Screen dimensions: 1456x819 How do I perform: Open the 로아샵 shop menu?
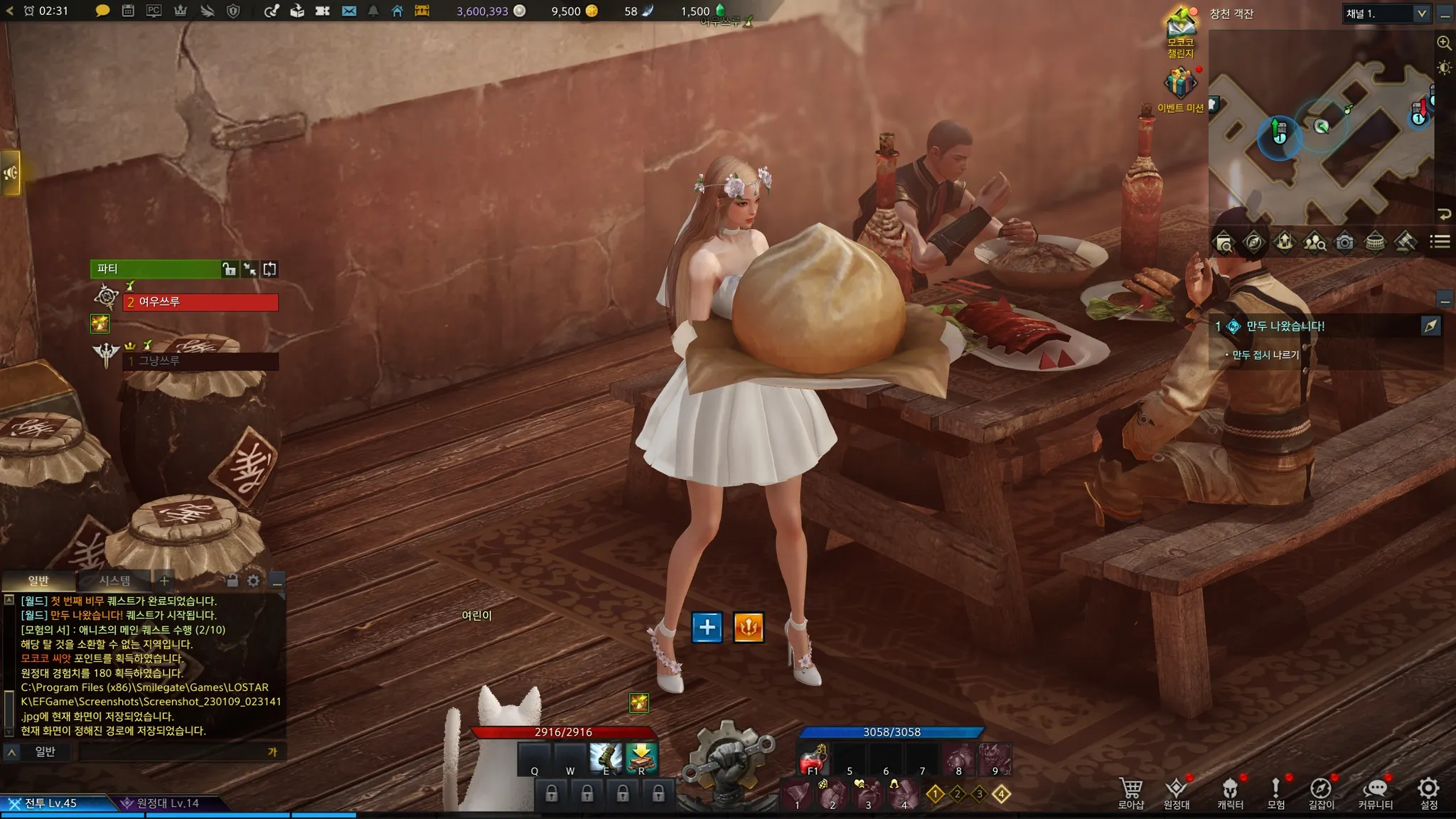1130,791
